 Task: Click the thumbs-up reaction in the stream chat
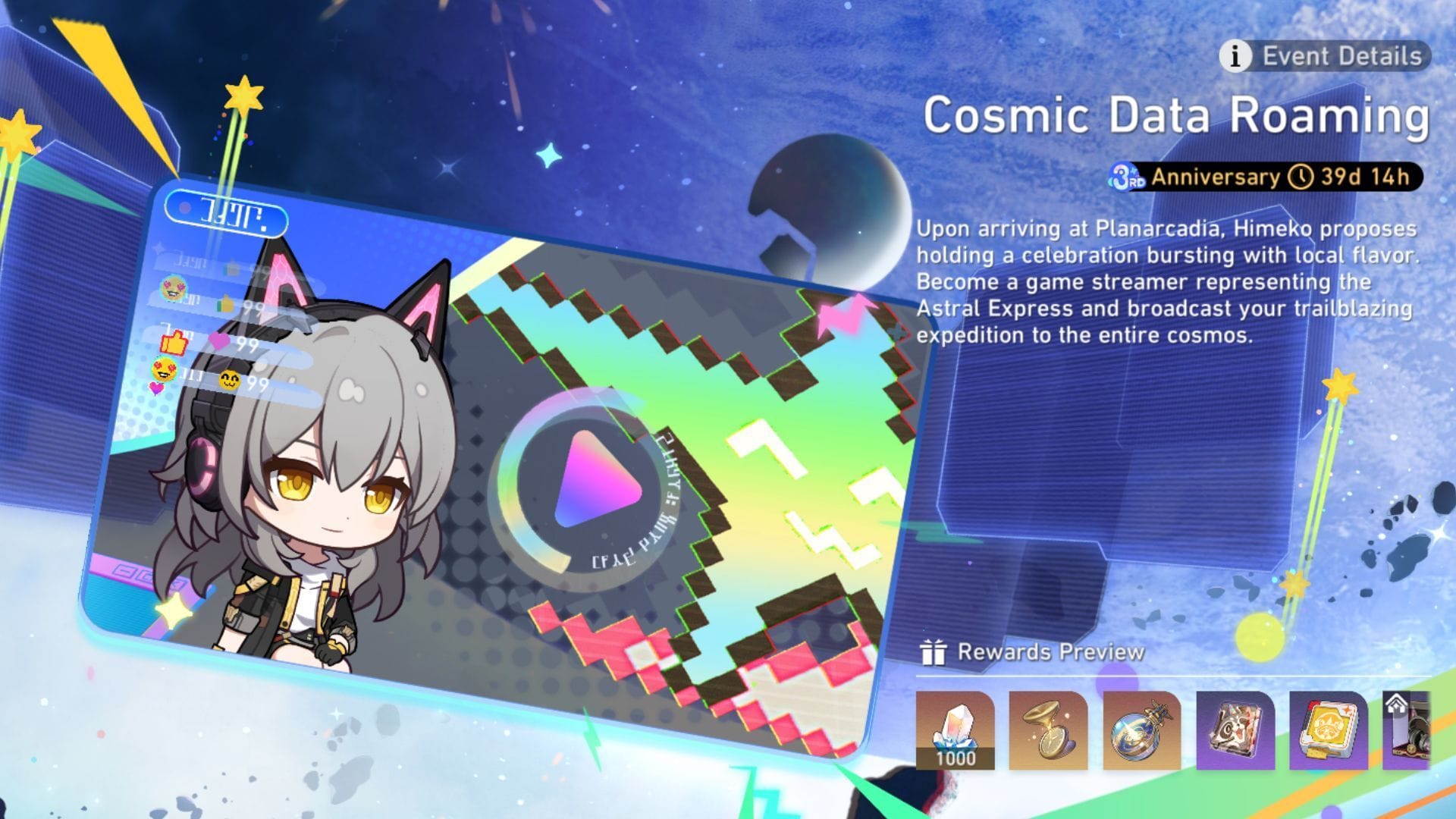click(172, 343)
